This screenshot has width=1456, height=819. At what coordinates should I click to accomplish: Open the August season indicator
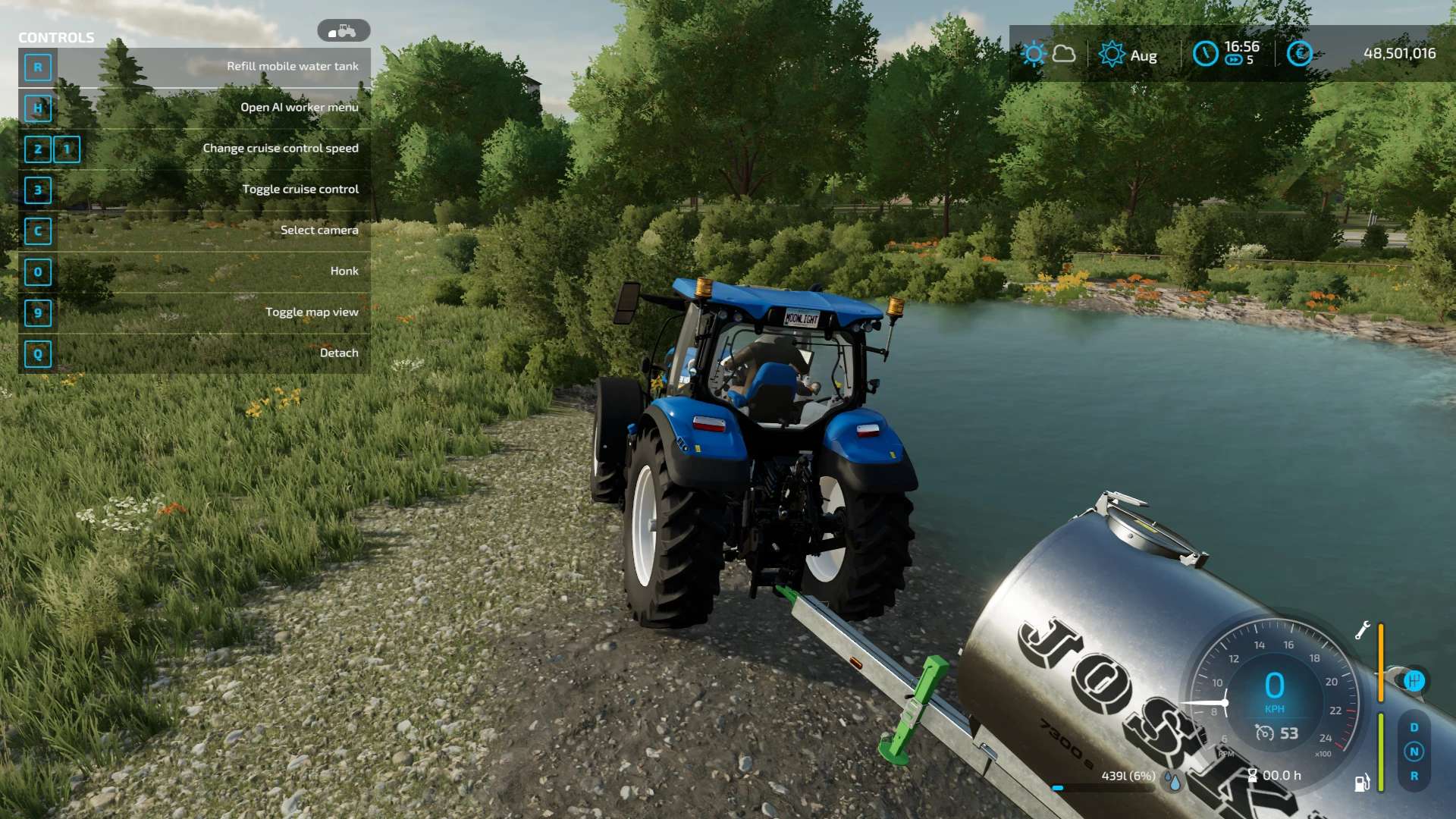[x=1112, y=55]
